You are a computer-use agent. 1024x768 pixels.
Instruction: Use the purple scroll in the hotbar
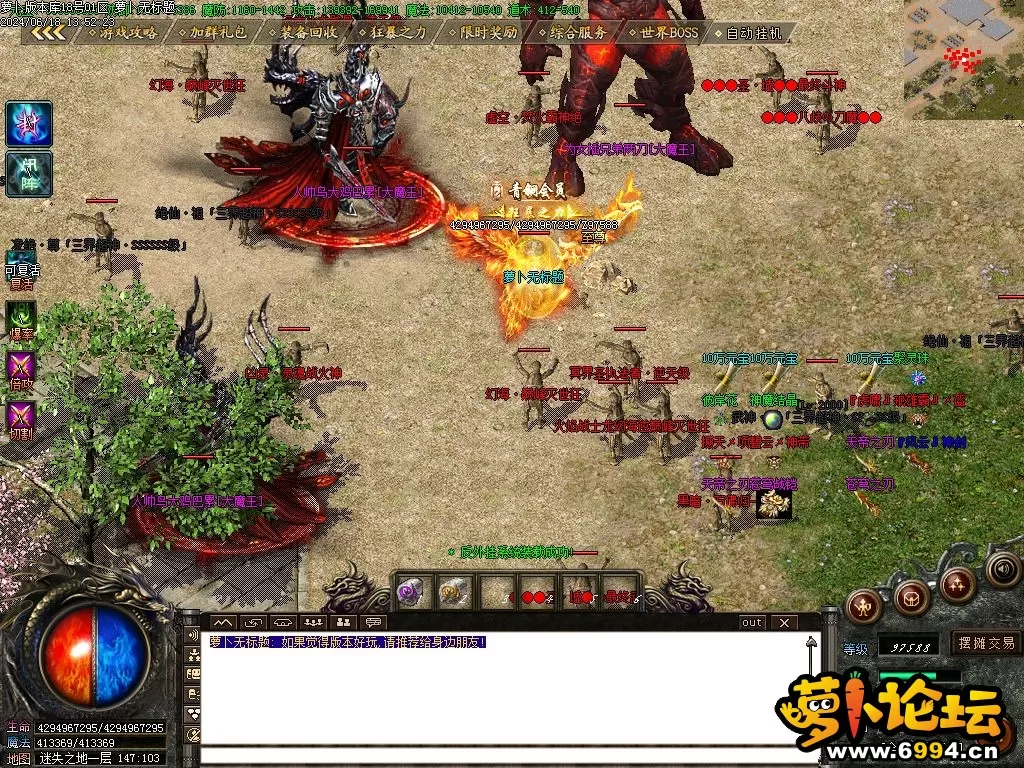tap(412, 591)
